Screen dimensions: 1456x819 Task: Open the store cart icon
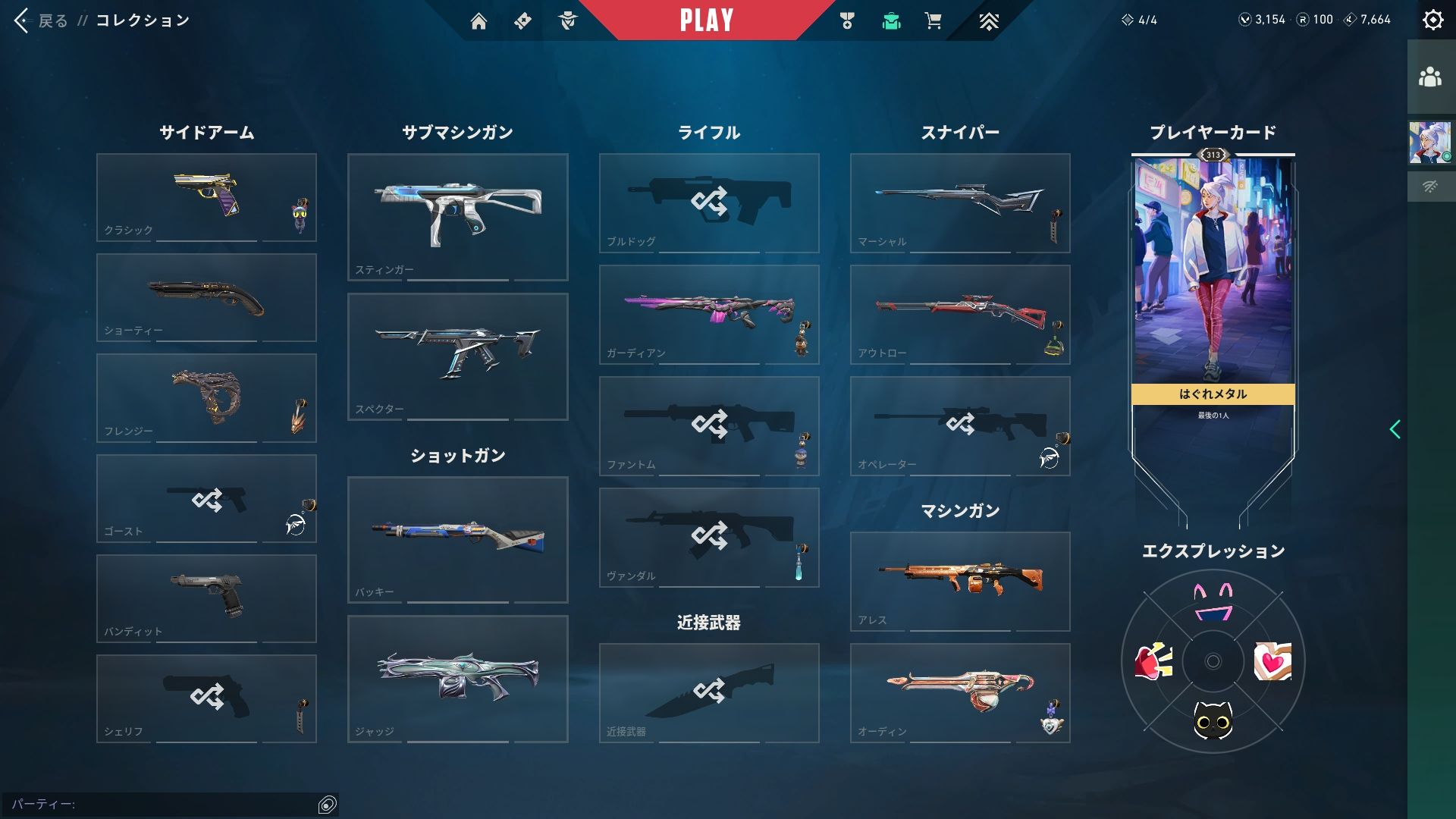pyautogui.click(x=933, y=21)
